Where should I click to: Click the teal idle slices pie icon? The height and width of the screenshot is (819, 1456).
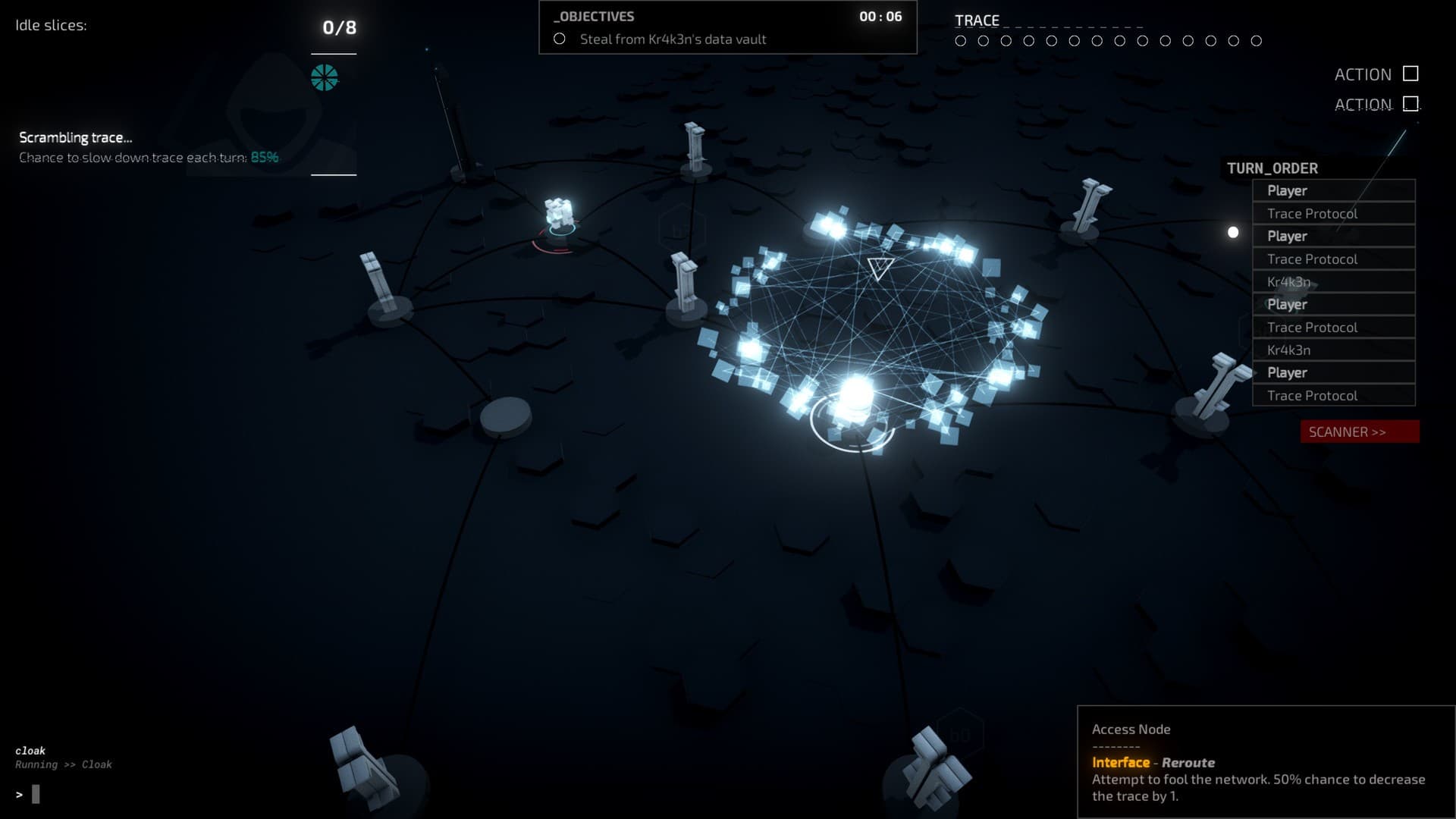tap(325, 76)
